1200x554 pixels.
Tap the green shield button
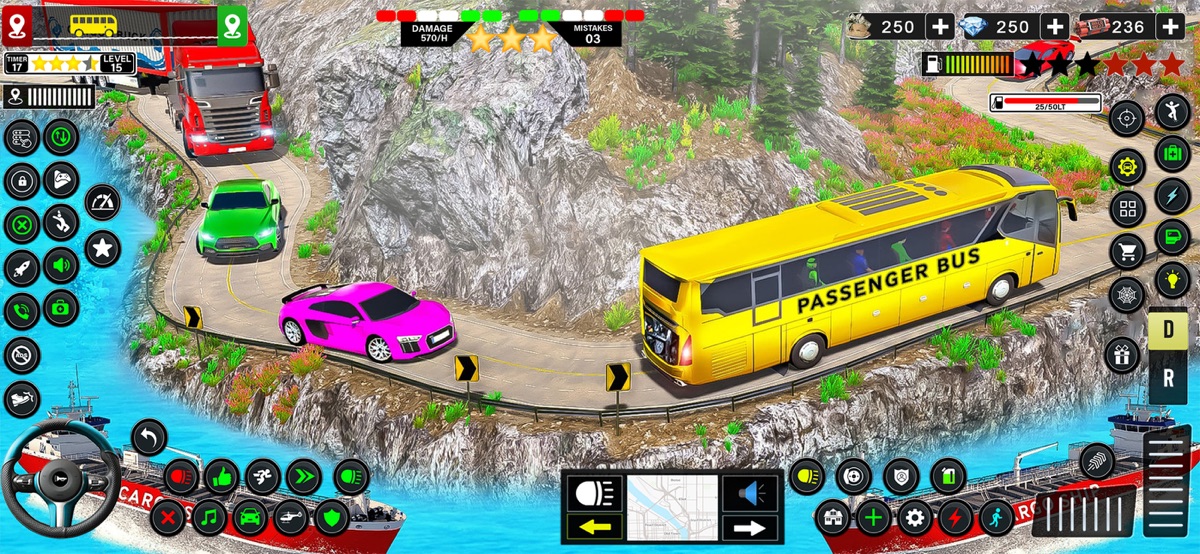(332, 518)
